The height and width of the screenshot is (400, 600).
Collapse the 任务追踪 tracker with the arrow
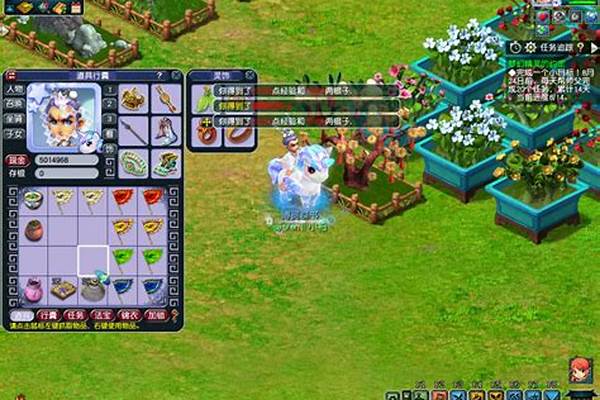coord(592,46)
